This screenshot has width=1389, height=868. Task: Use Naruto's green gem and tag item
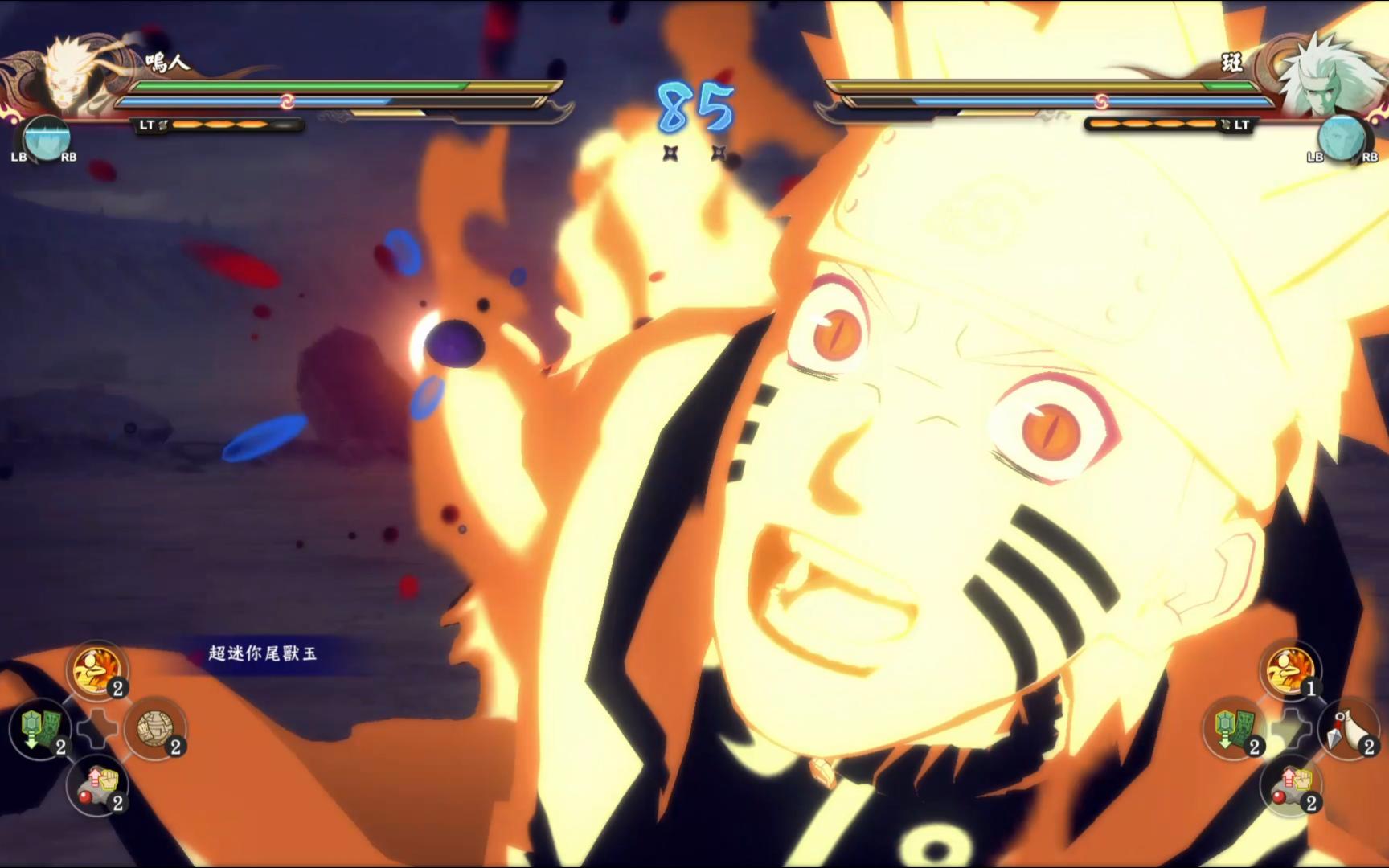pyautogui.click(x=39, y=730)
